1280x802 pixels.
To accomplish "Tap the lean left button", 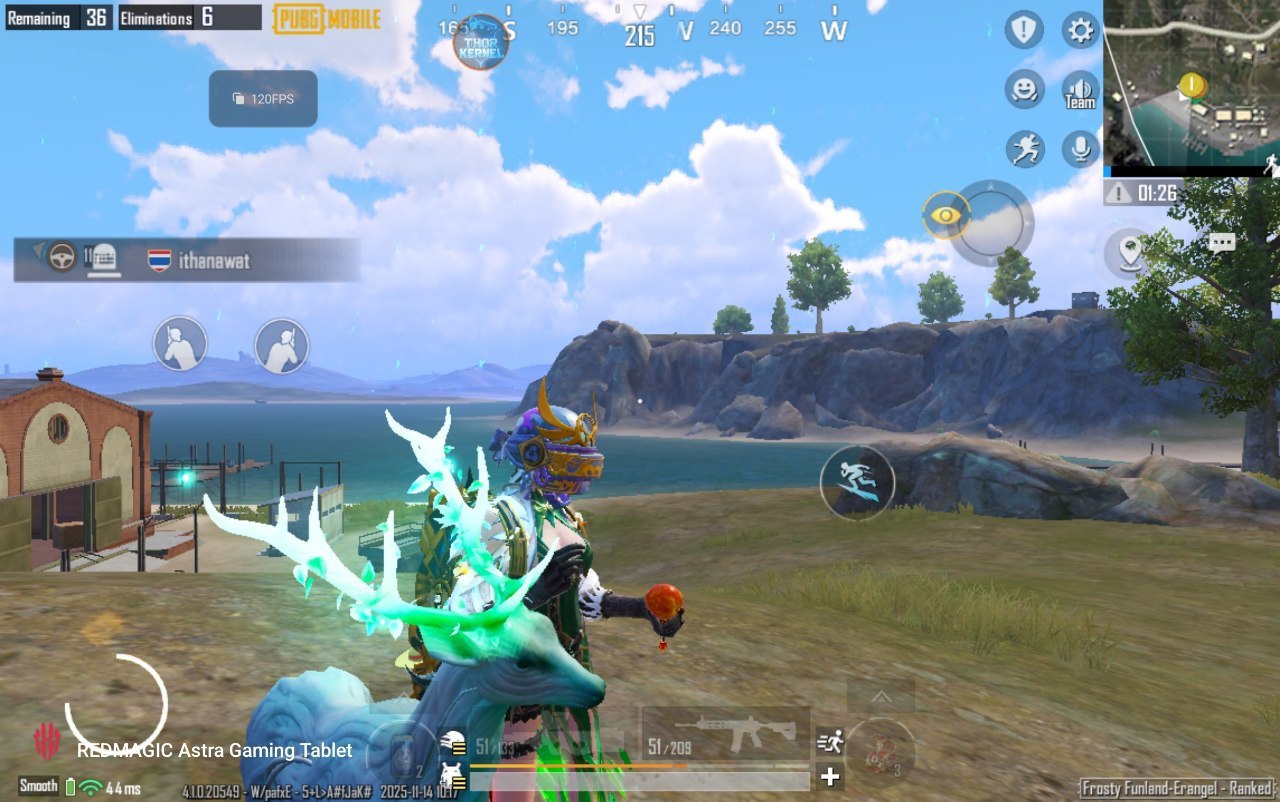I will [180, 344].
